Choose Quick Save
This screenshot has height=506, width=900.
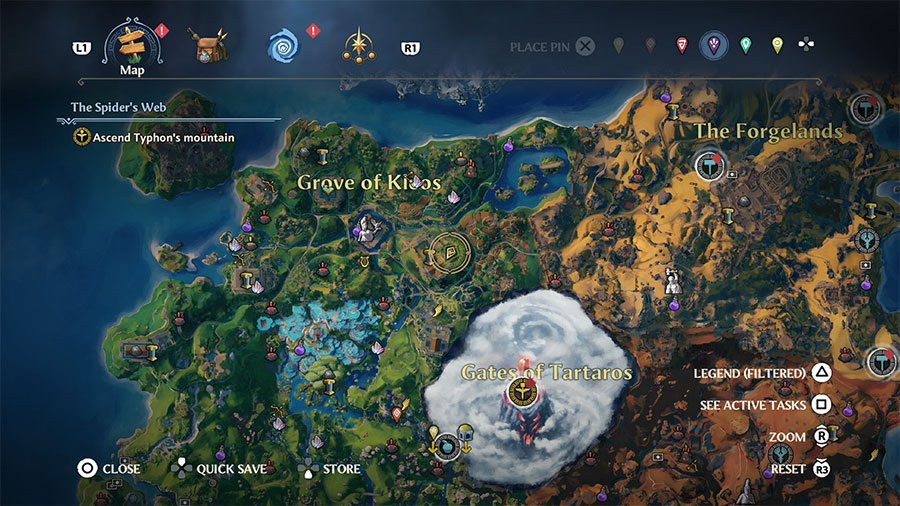click(218, 468)
